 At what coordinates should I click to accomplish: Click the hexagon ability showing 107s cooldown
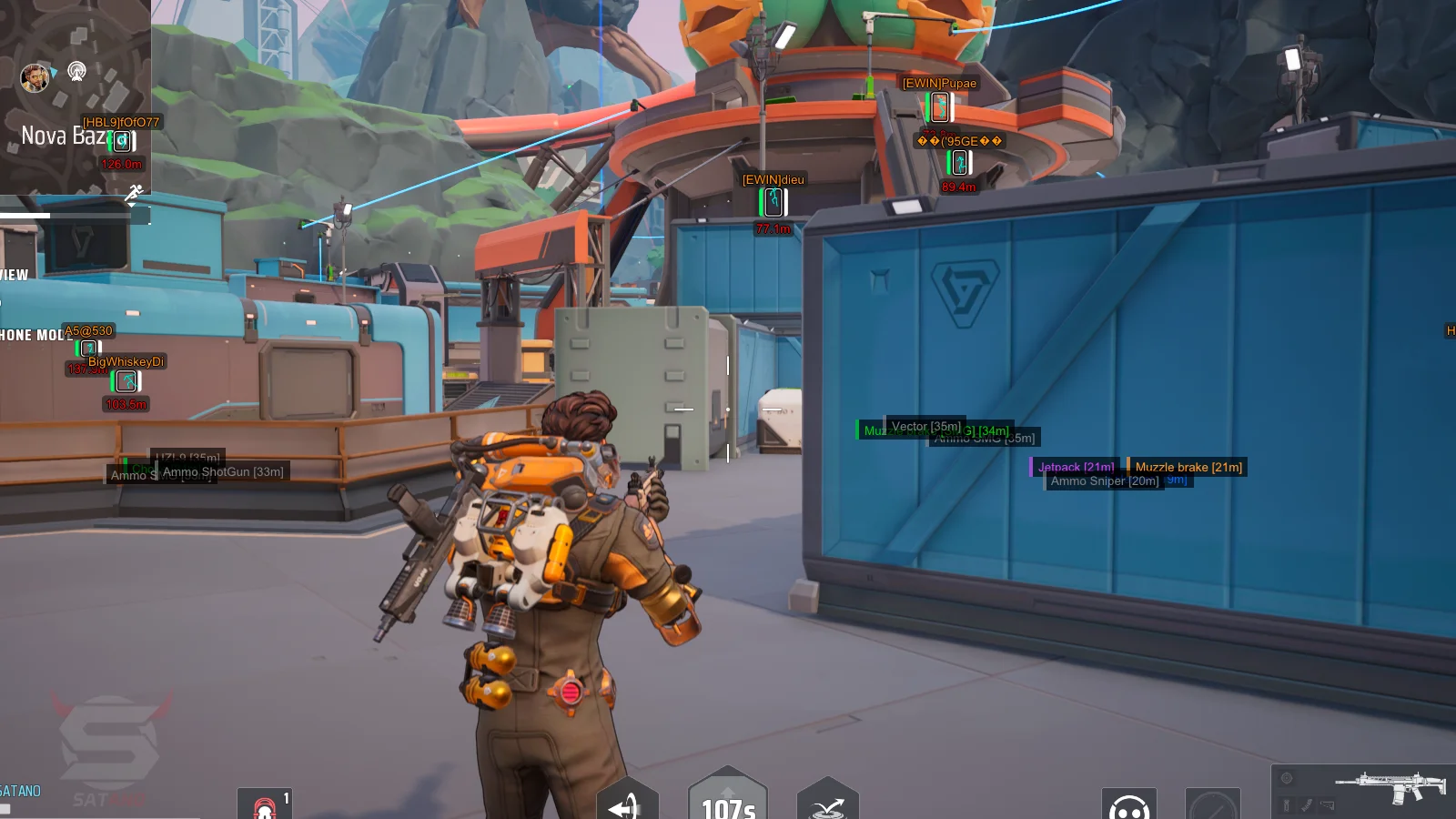point(727,799)
